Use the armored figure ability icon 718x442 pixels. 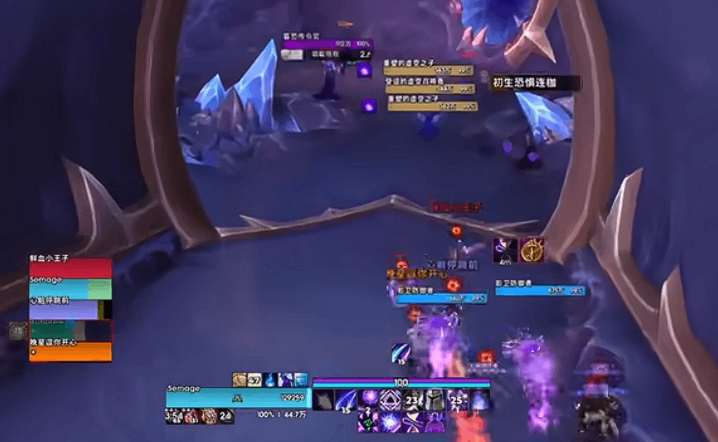(x=434, y=400)
